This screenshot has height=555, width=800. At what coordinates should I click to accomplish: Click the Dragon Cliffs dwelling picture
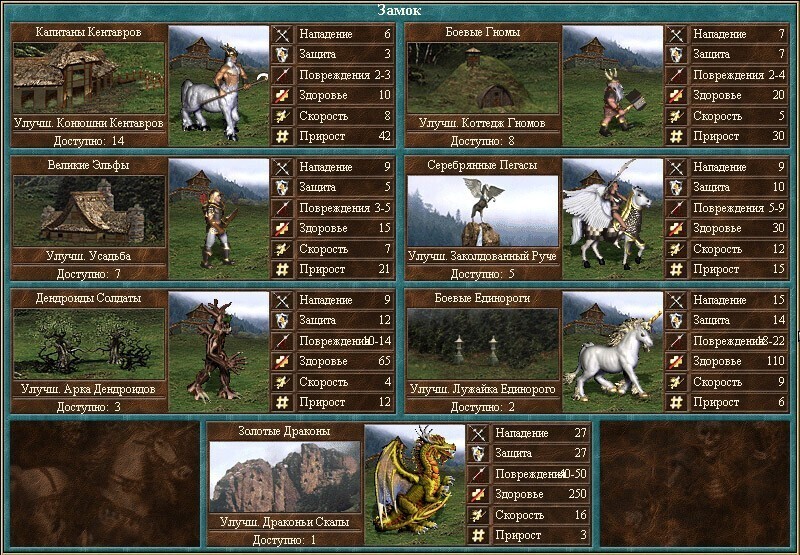click(x=285, y=476)
